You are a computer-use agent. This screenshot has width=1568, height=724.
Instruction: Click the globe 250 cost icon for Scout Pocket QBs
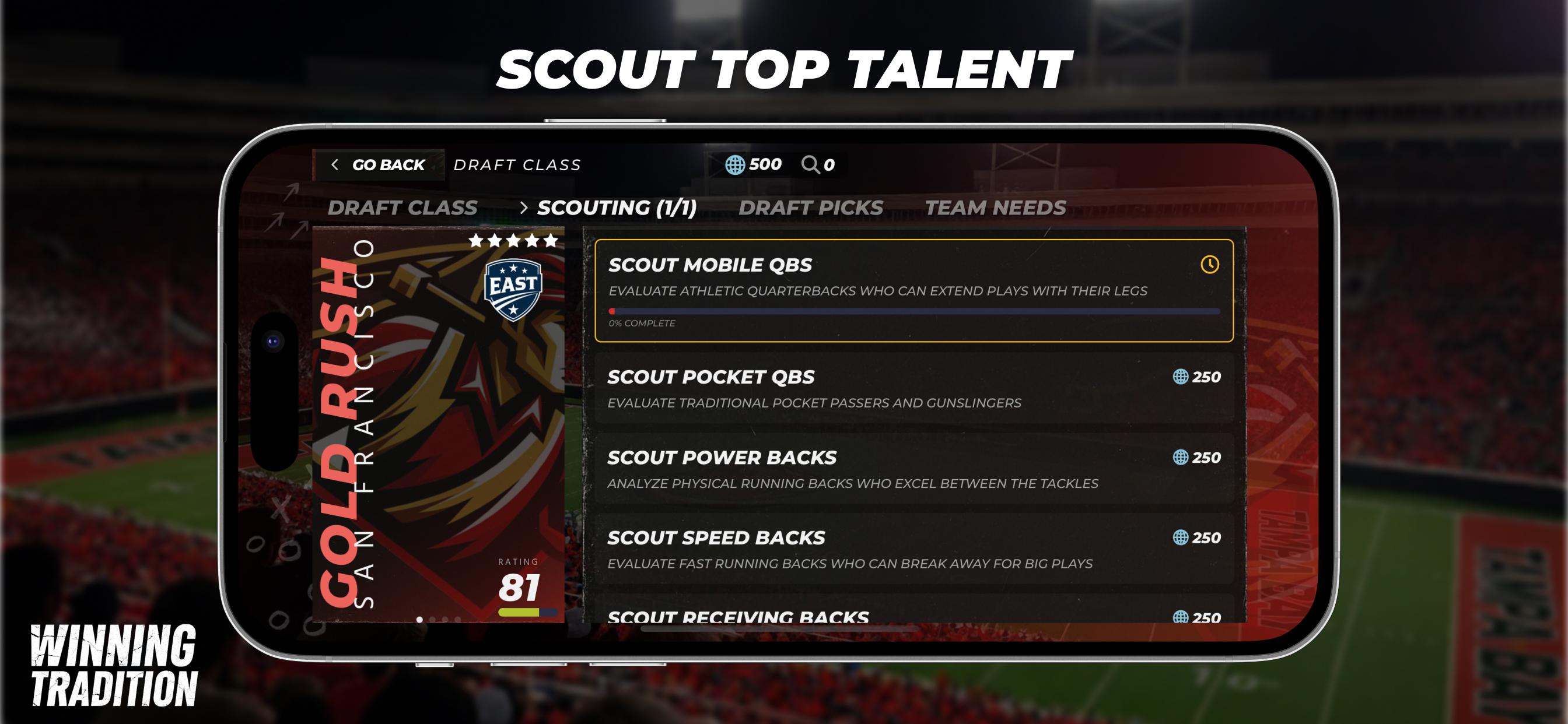point(1179,377)
